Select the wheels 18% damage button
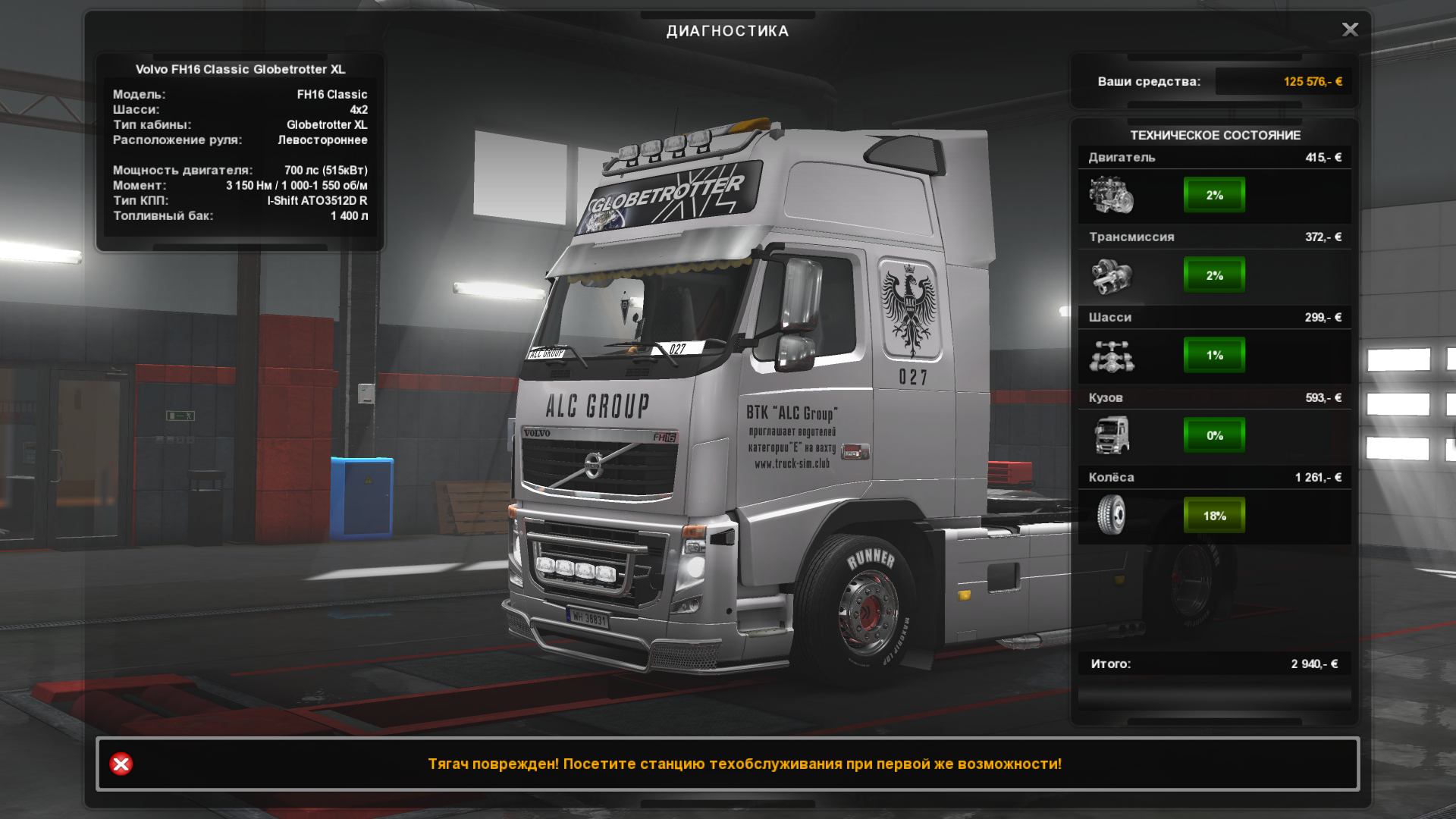The width and height of the screenshot is (1456, 819). click(x=1214, y=516)
